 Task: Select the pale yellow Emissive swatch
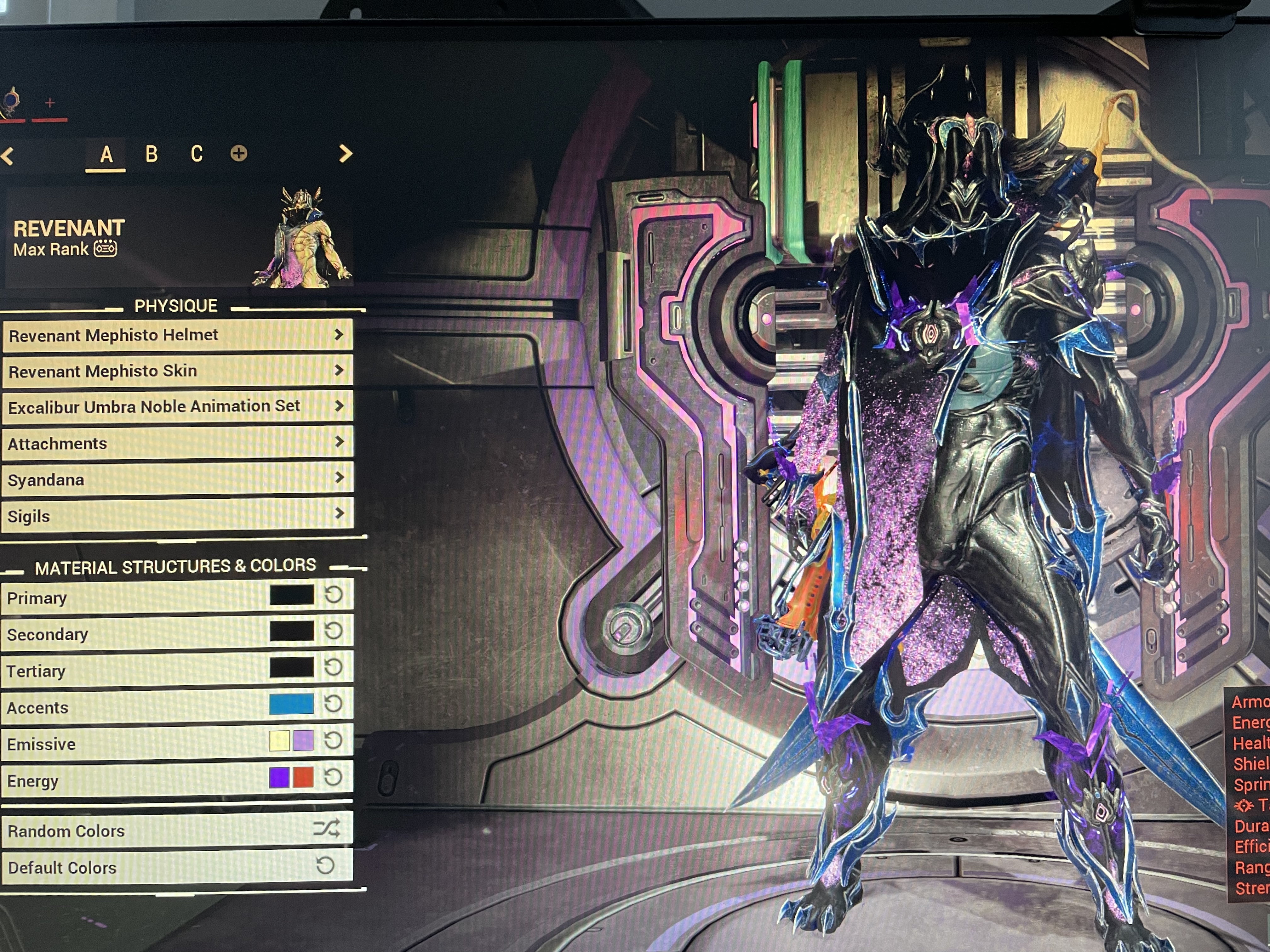point(279,741)
